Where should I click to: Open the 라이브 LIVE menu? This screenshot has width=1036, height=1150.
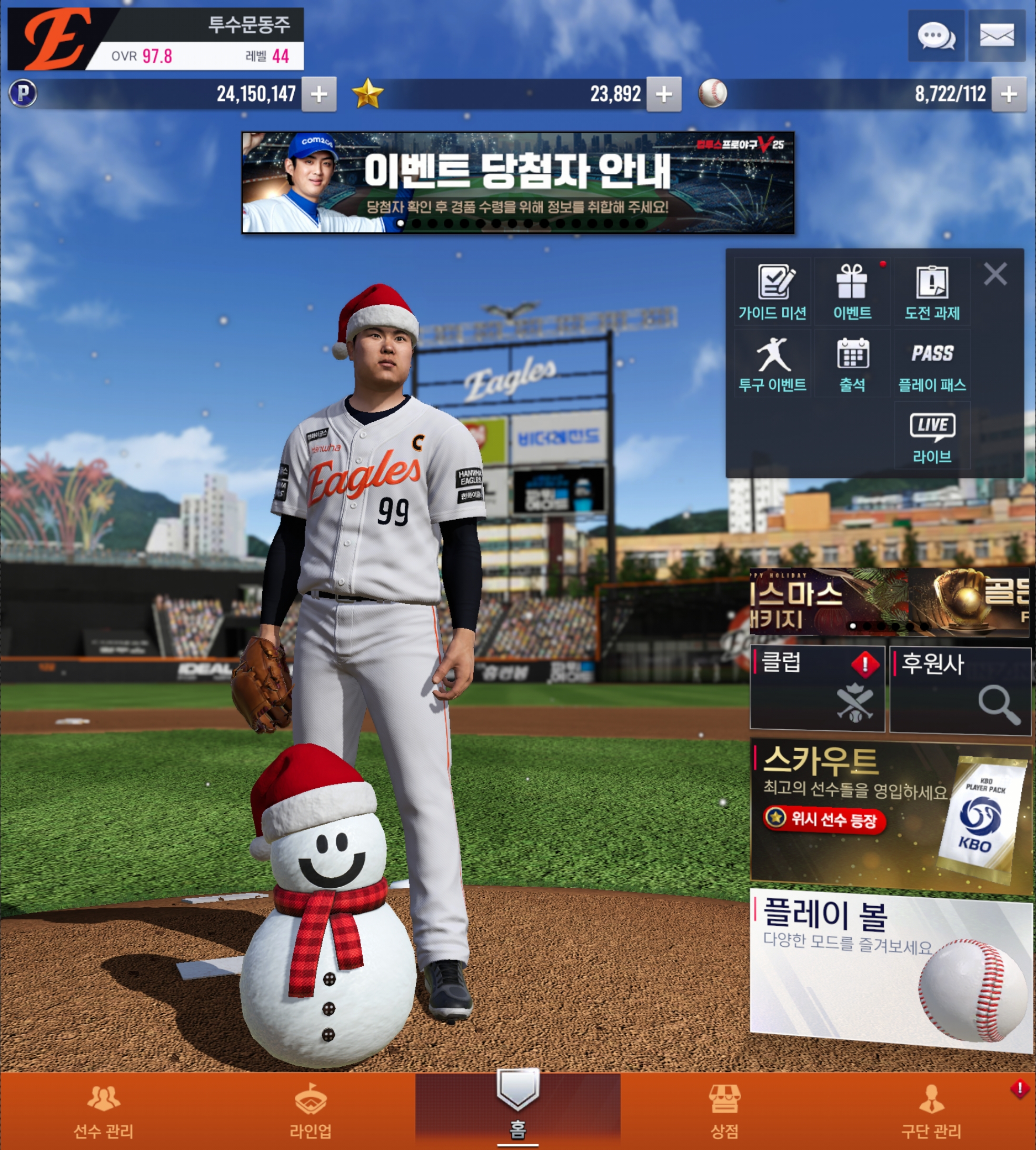click(x=932, y=436)
